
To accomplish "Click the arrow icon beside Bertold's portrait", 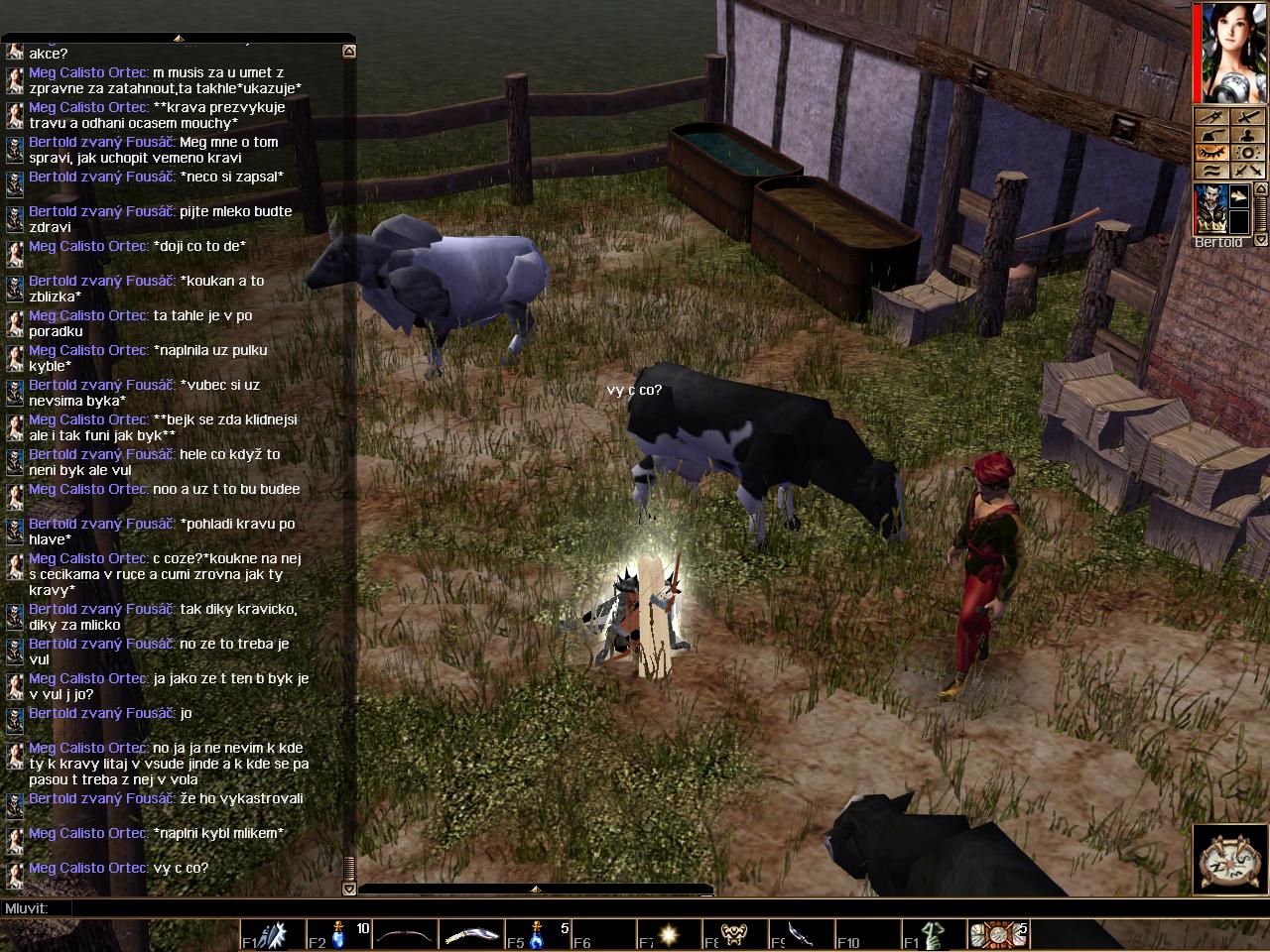I will [x=1239, y=196].
